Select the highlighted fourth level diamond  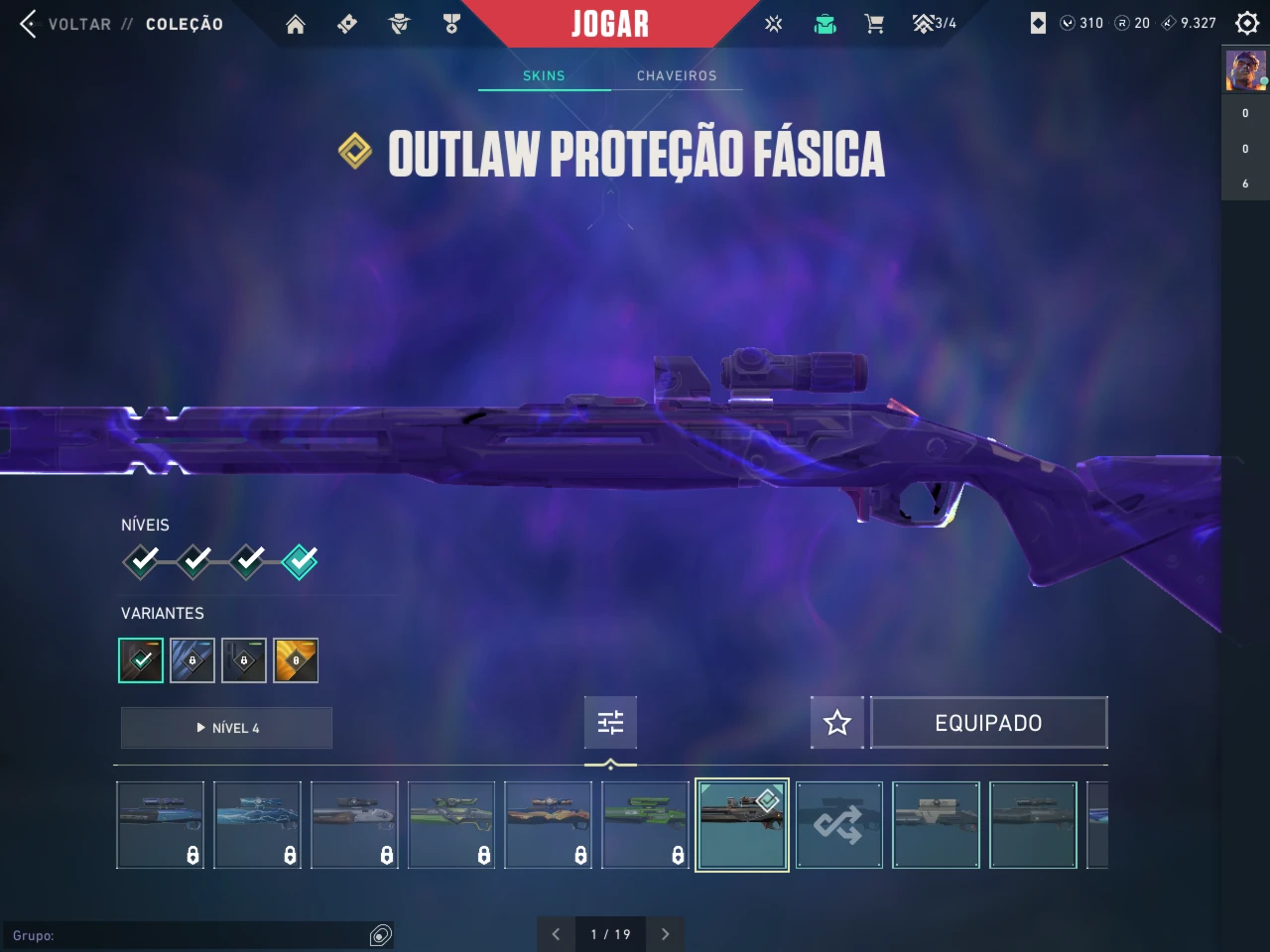point(300,561)
